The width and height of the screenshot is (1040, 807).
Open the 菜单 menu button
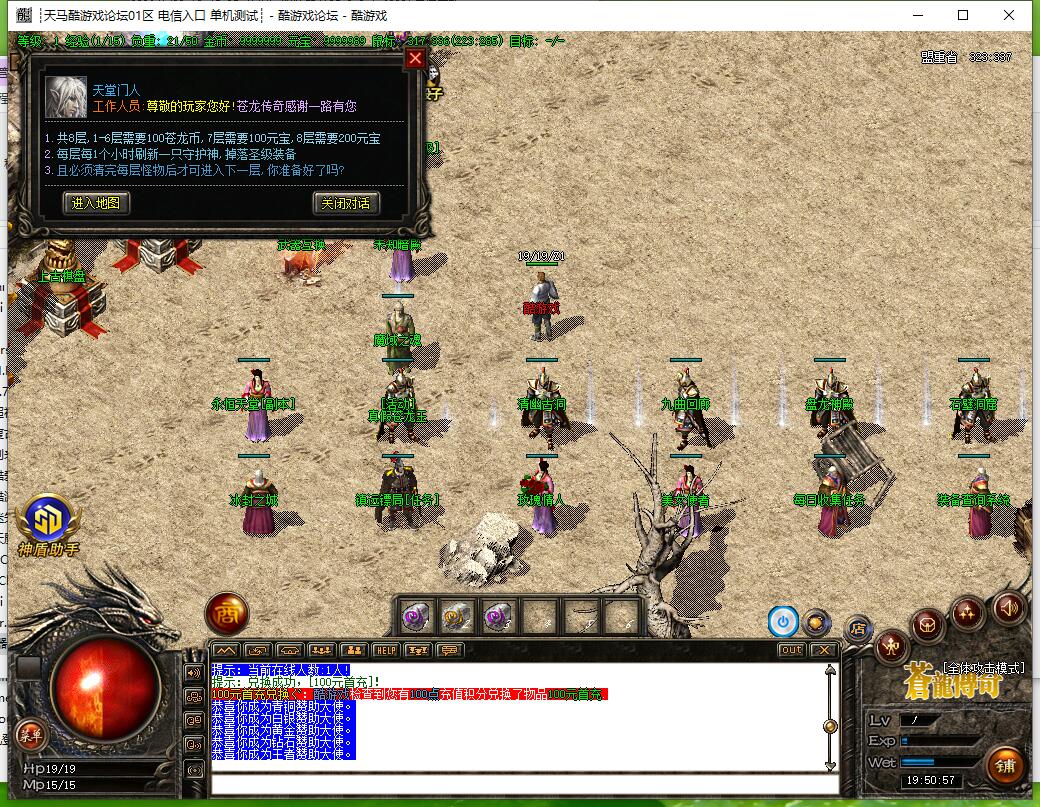pos(30,734)
